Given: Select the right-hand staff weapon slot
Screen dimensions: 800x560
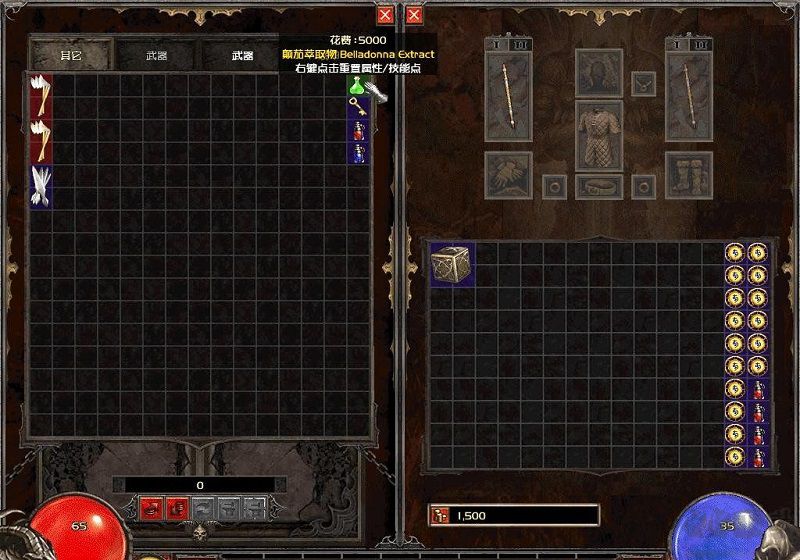Looking at the screenshot, I should 688,95.
